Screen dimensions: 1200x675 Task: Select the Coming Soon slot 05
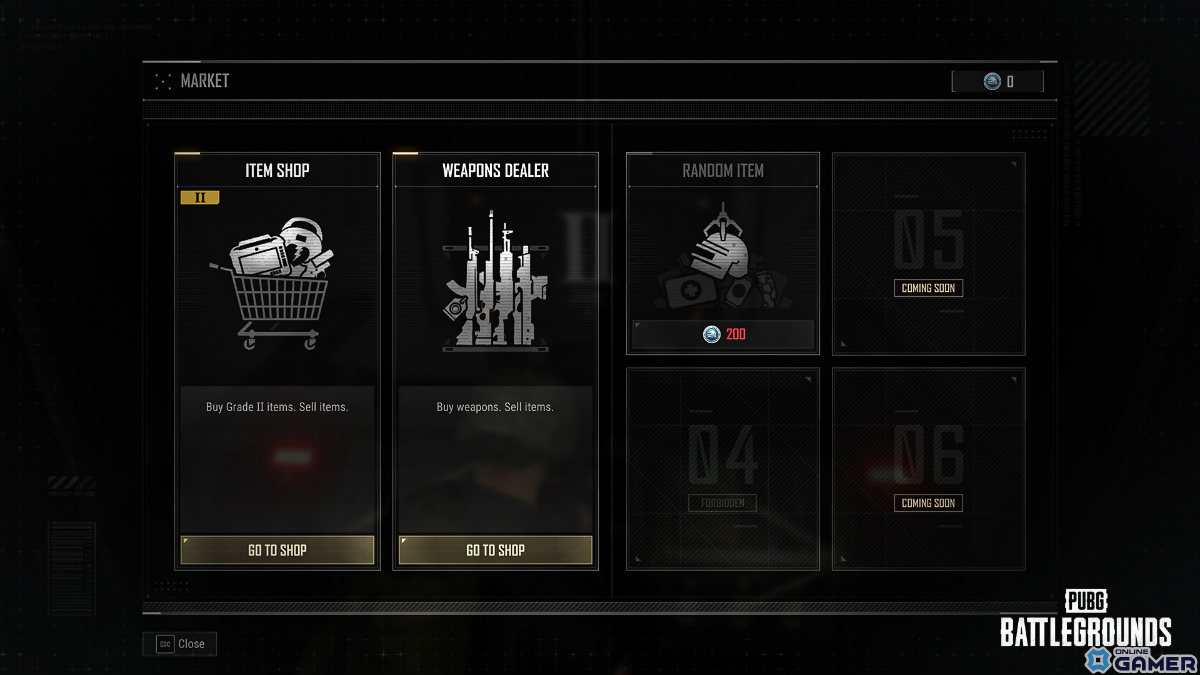[928, 254]
